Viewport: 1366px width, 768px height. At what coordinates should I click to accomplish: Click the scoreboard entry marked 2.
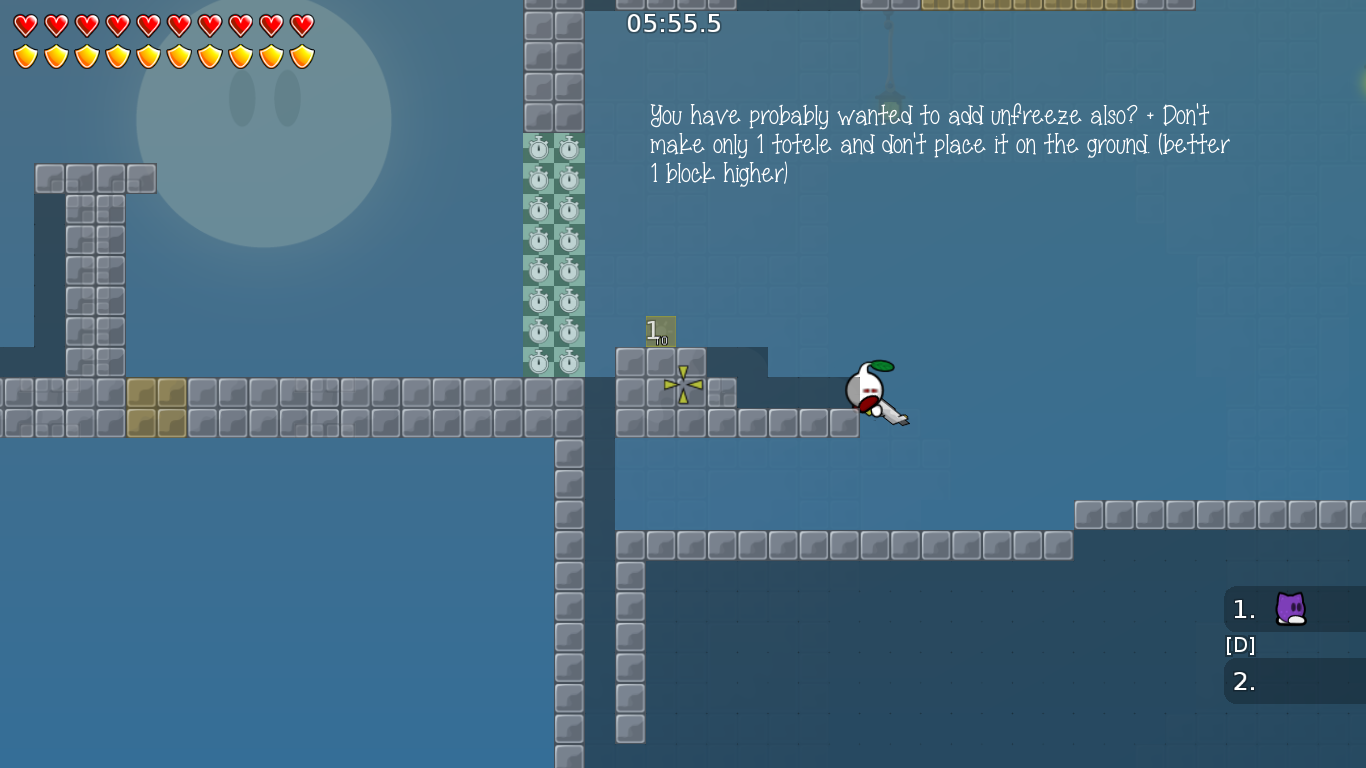click(1243, 682)
